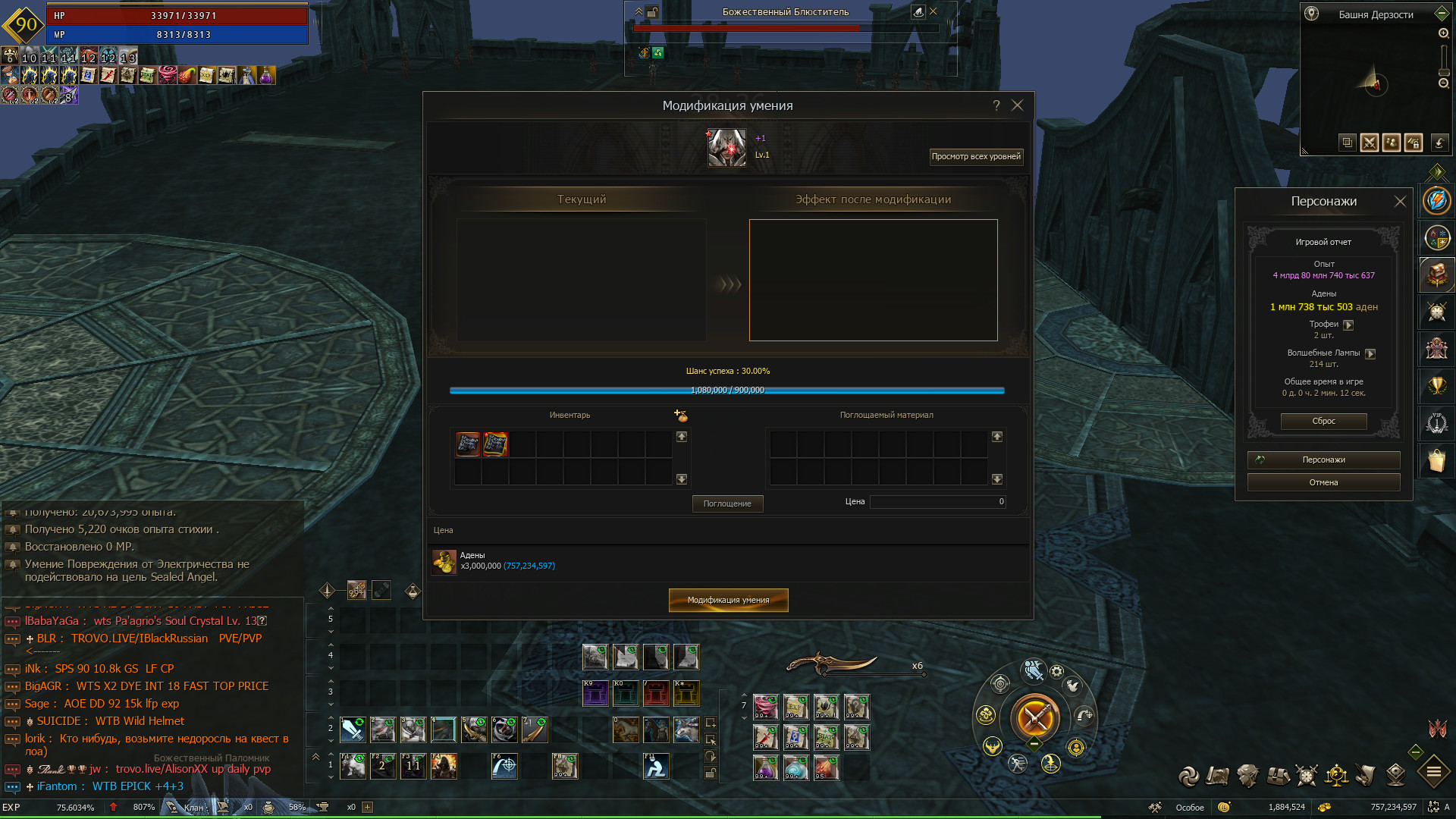Close the Божественный Блюститель target frame

(934, 11)
